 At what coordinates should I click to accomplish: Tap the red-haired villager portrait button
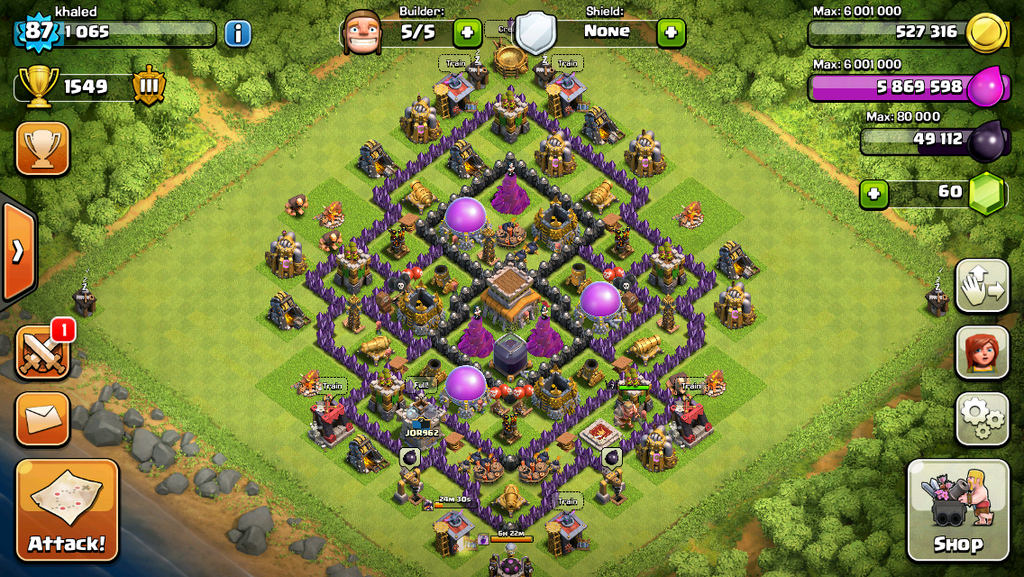[981, 352]
